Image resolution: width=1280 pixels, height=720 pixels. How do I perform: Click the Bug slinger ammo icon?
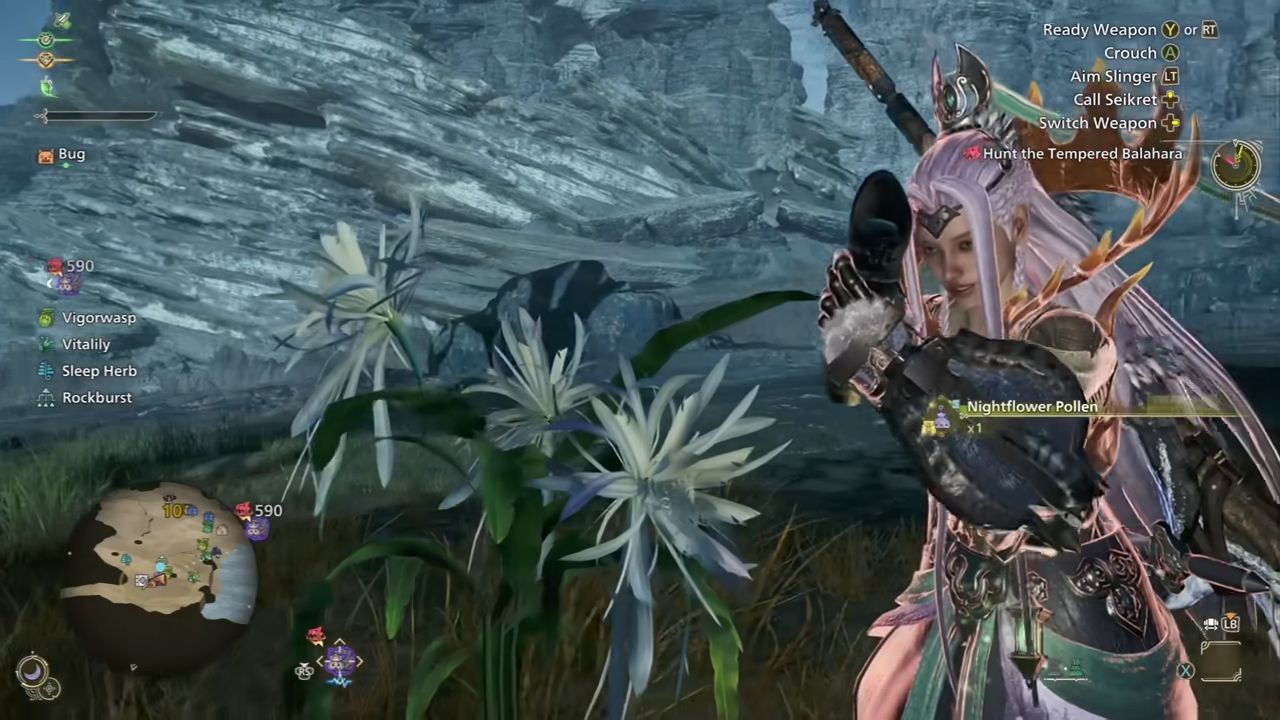pyautogui.click(x=44, y=154)
